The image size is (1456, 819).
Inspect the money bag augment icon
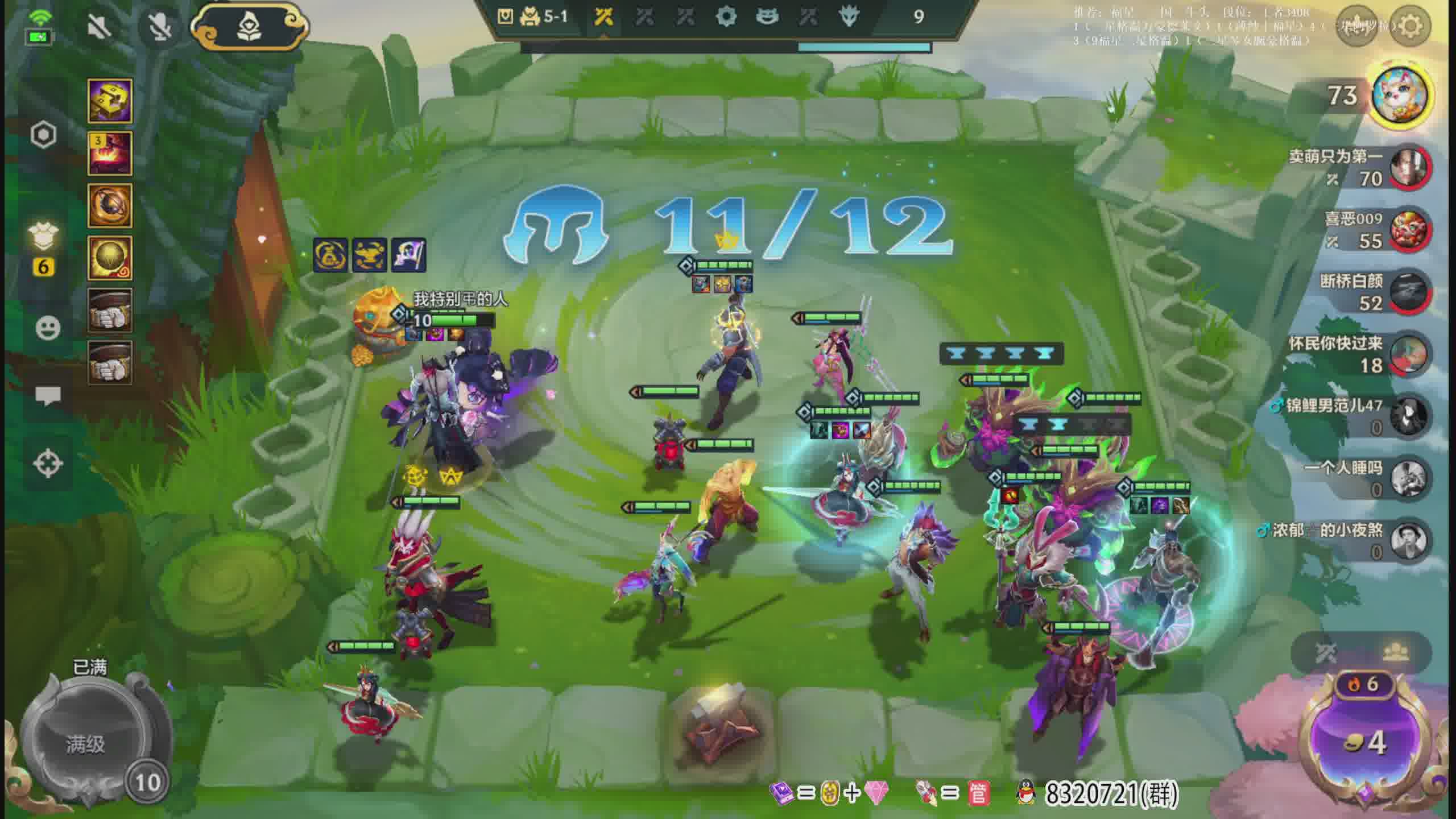click(x=330, y=255)
